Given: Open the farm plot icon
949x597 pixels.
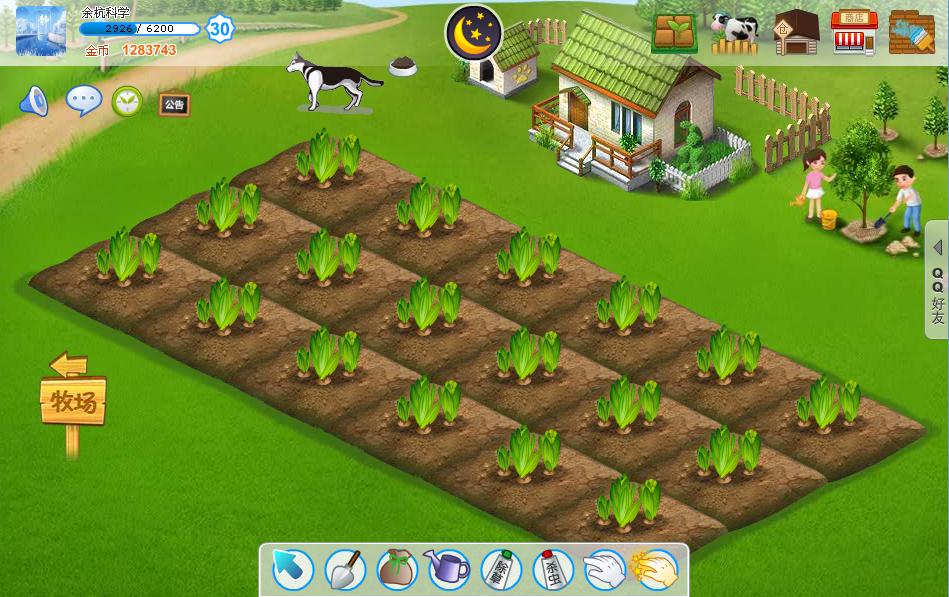Looking at the screenshot, I should pyautogui.click(x=675, y=33).
